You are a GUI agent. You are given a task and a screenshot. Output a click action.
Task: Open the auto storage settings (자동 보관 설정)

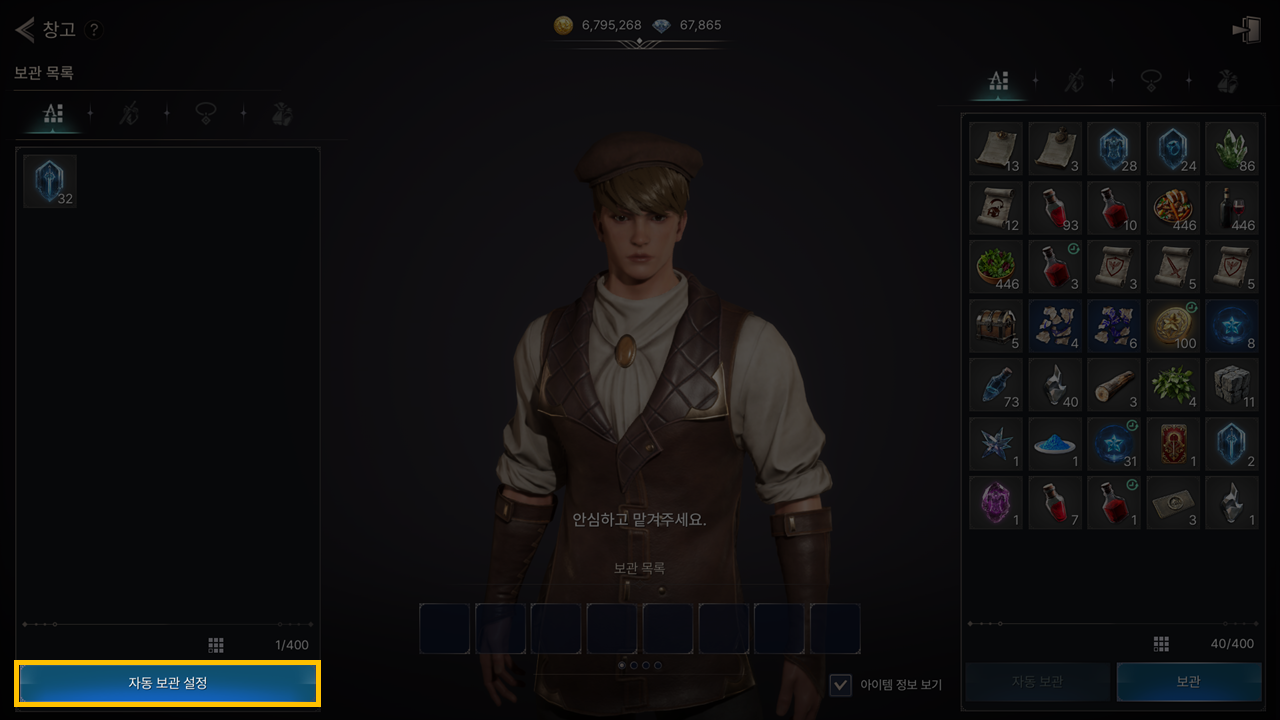click(x=168, y=683)
